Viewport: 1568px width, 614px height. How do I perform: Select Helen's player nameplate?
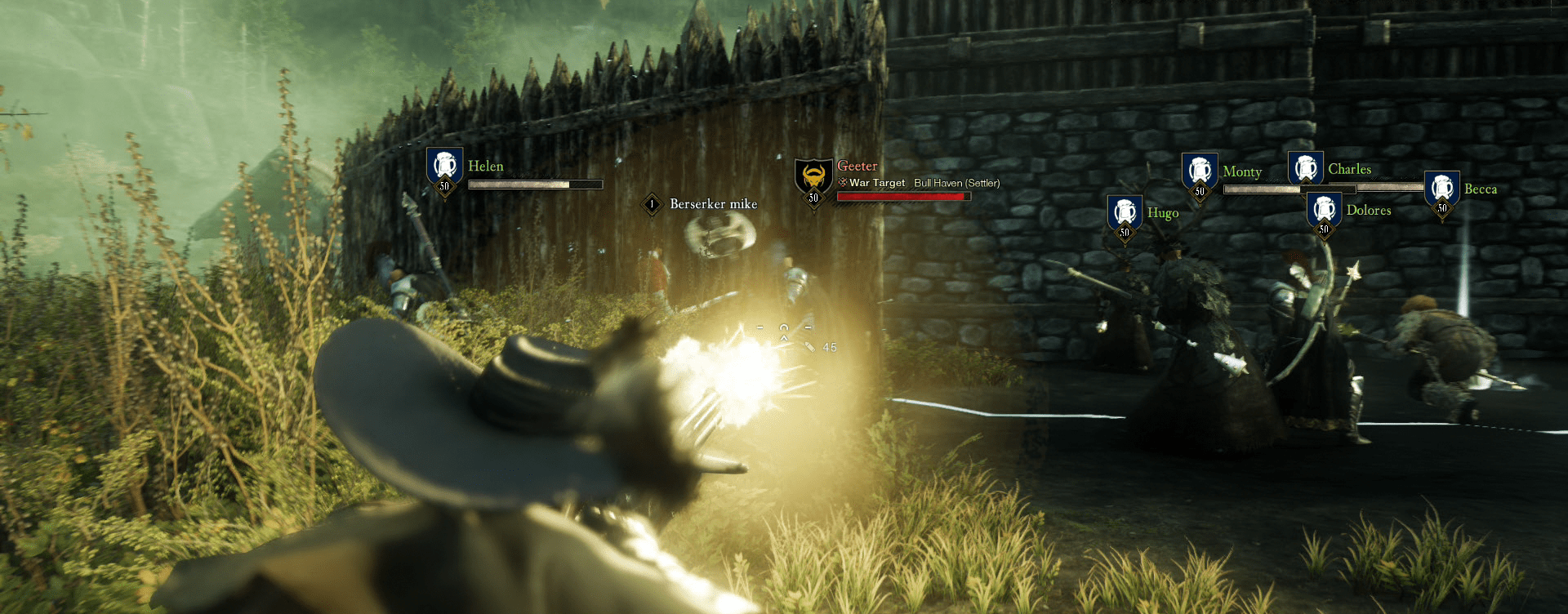[x=485, y=167]
